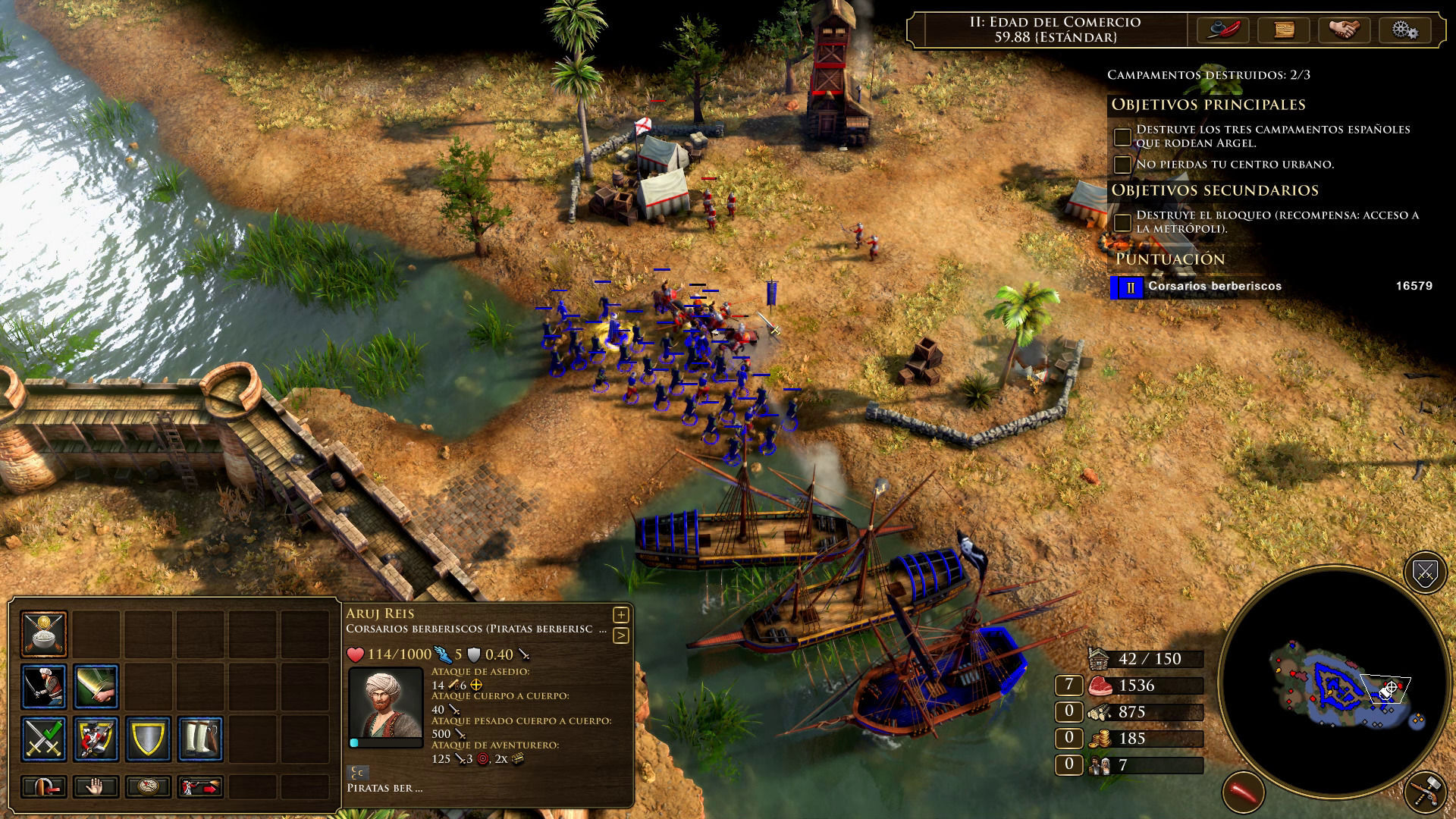
Task: Expand unit details with the plus button
Action: [x=620, y=615]
